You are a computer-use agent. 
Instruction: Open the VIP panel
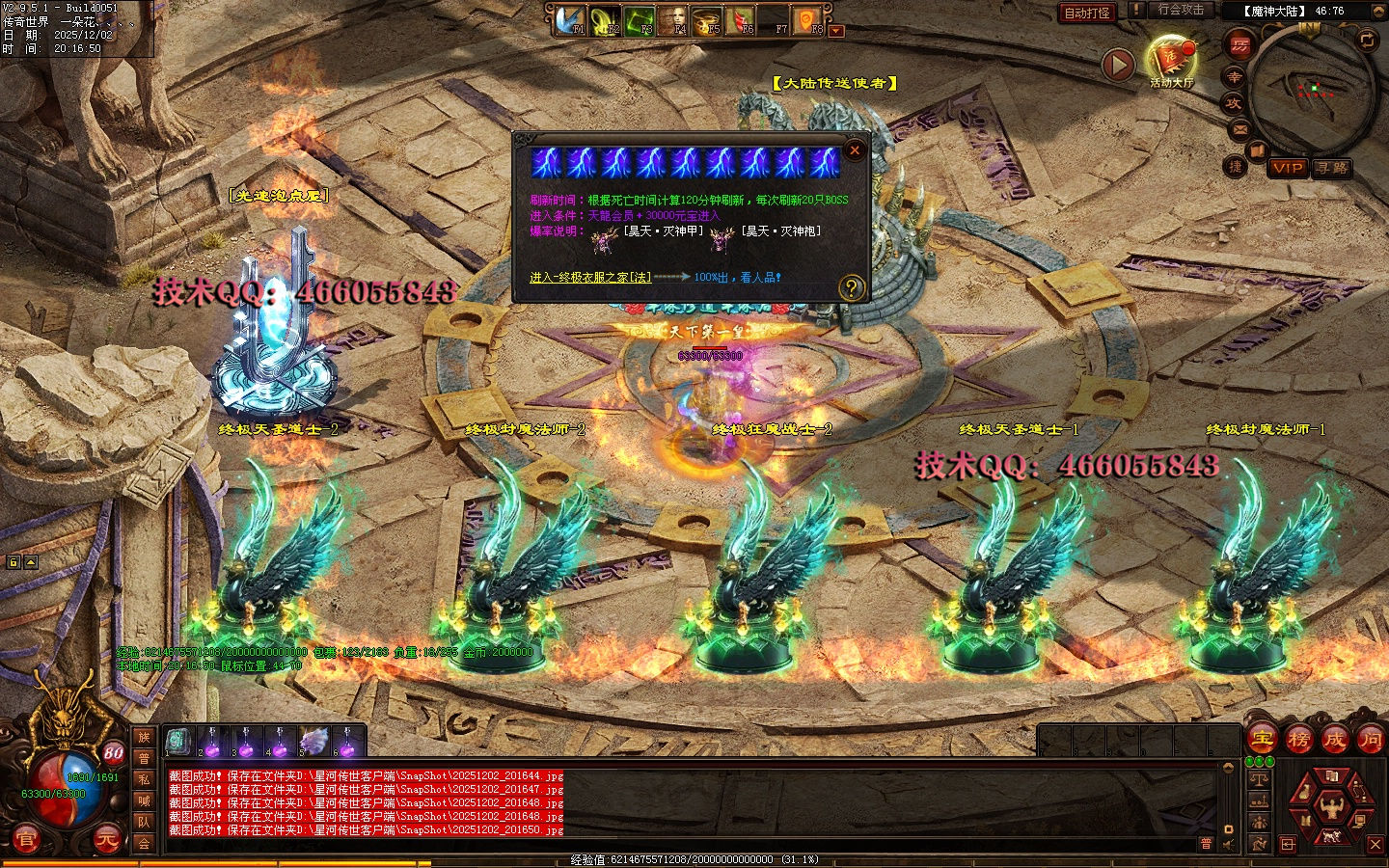point(1288,168)
